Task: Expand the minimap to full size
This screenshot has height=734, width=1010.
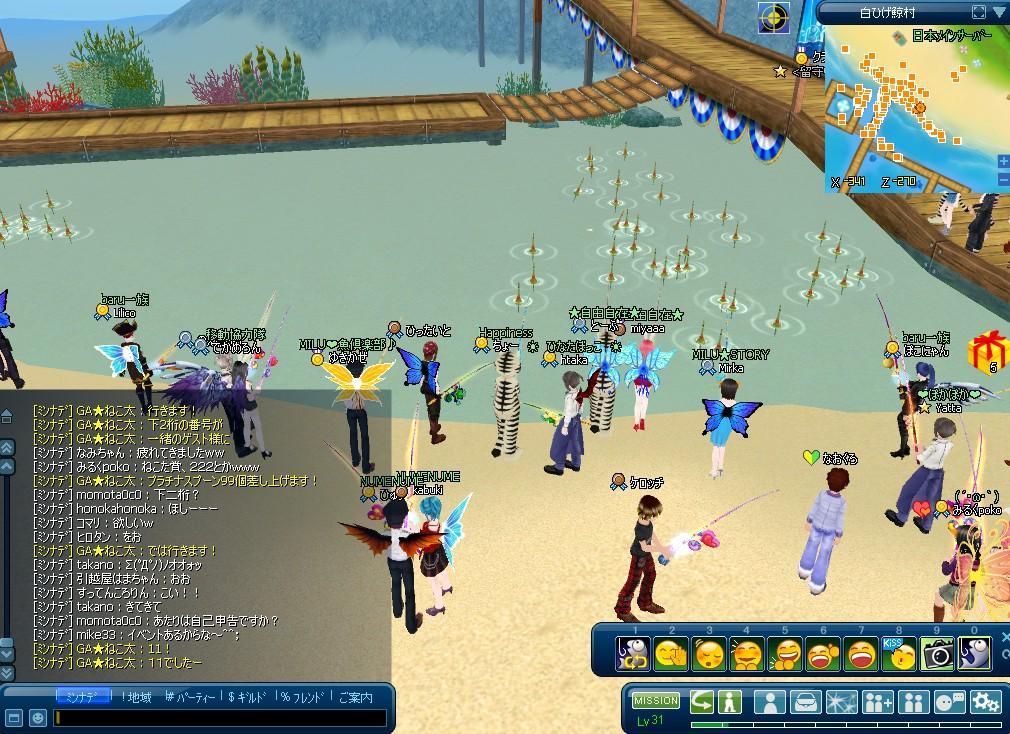Action: 979,12
